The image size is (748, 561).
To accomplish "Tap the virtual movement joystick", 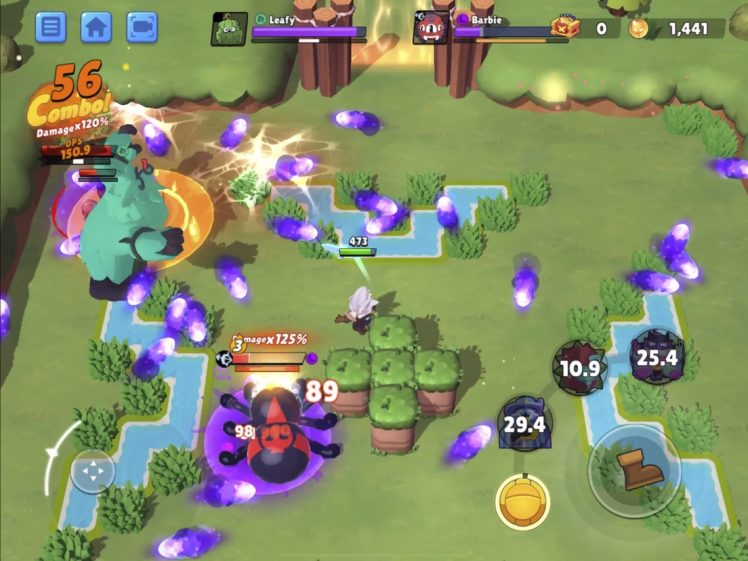I will (x=93, y=471).
